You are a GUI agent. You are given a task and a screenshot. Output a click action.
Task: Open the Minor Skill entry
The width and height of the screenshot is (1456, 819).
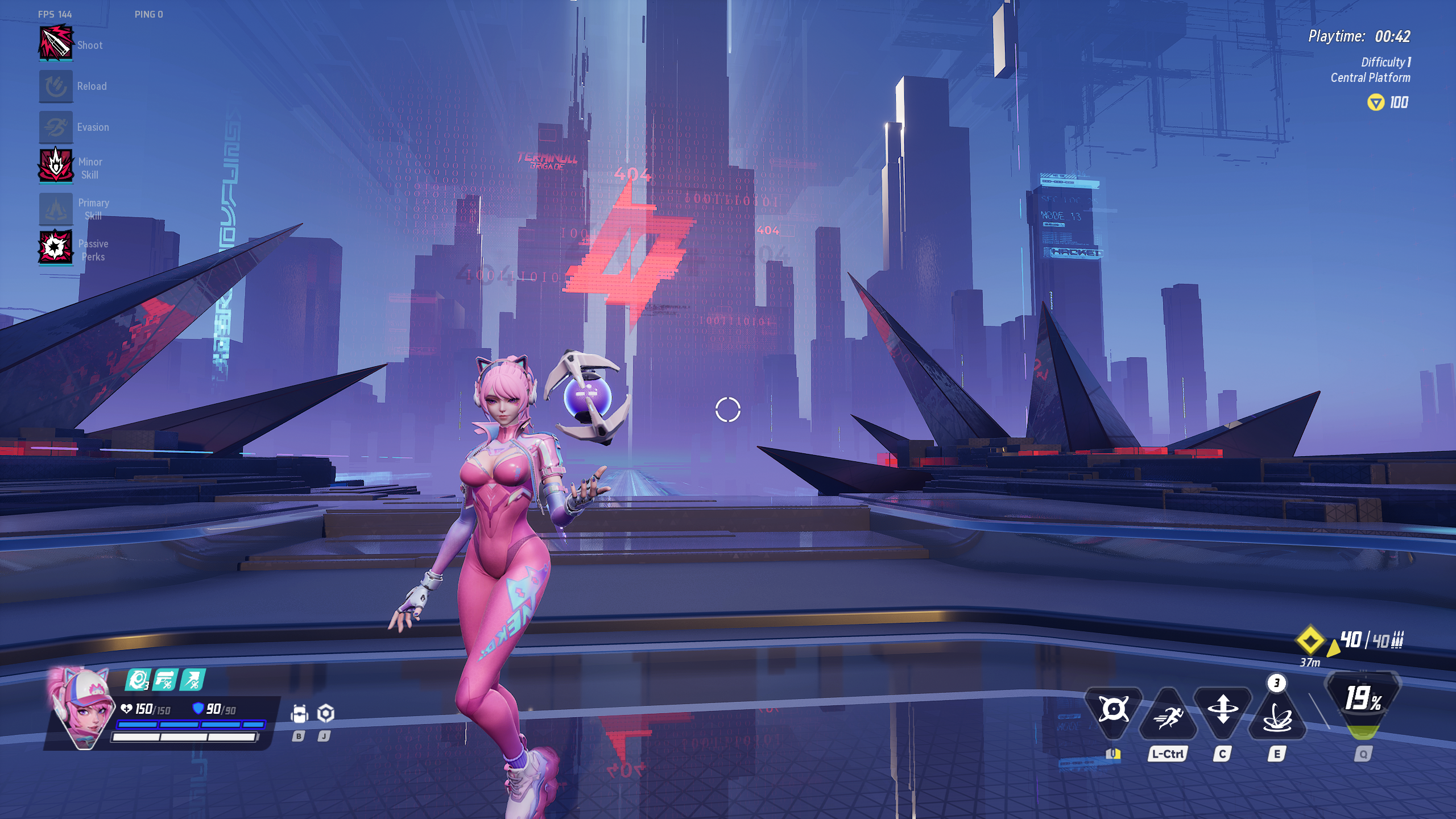pyautogui.click(x=56, y=167)
